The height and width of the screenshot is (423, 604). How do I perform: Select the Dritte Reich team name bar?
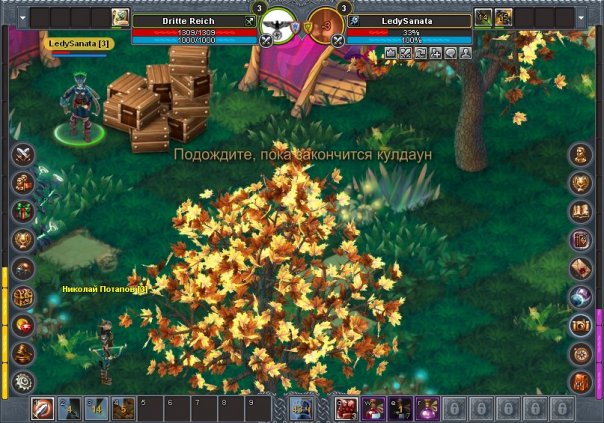click(x=189, y=20)
